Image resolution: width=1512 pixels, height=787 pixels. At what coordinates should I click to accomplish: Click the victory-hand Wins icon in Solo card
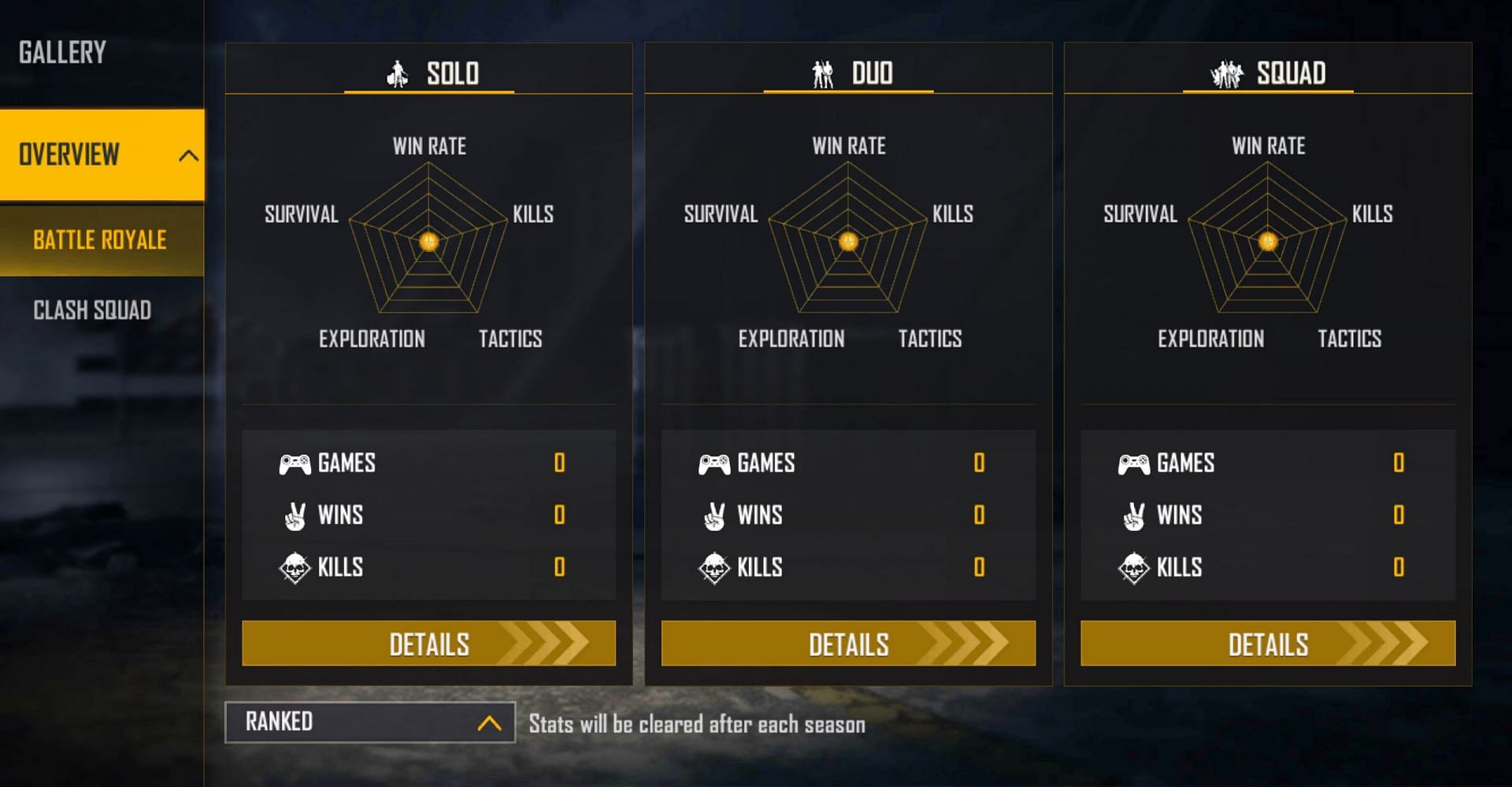coord(295,515)
